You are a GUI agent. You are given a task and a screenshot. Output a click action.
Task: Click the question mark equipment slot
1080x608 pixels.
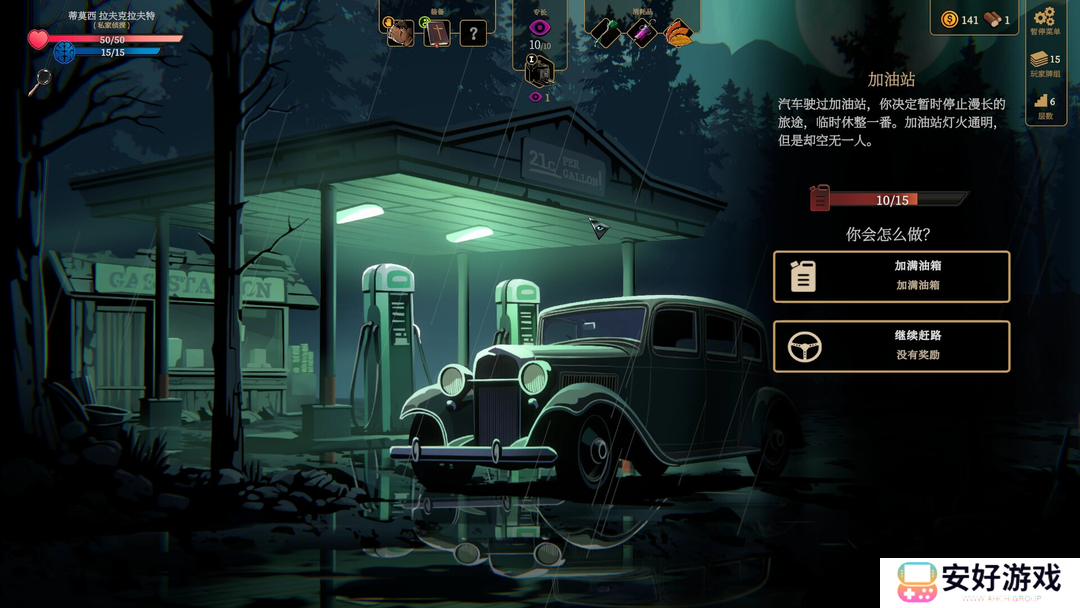click(x=473, y=33)
